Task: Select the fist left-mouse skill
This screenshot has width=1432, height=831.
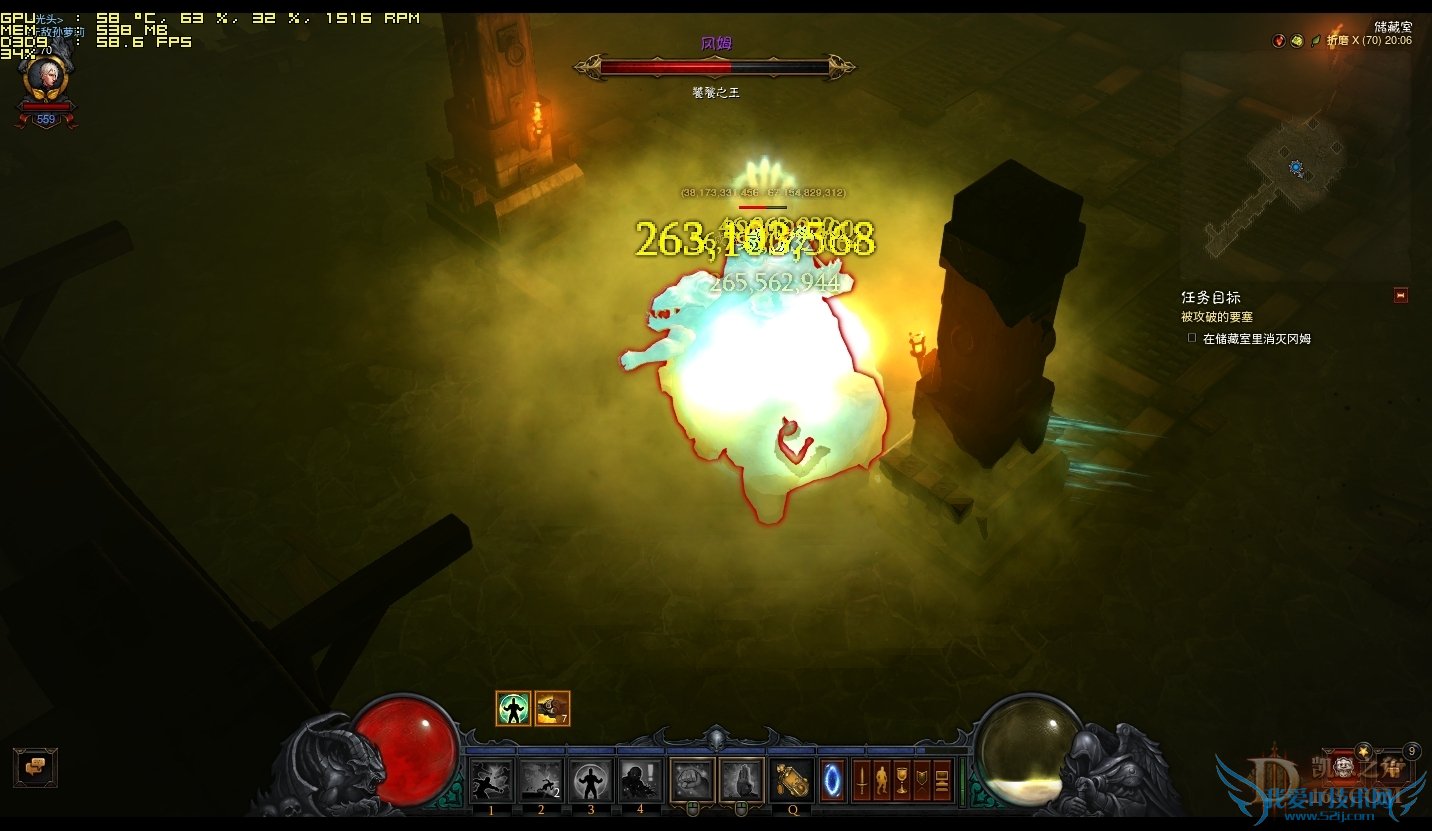Action: pos(691,780)
